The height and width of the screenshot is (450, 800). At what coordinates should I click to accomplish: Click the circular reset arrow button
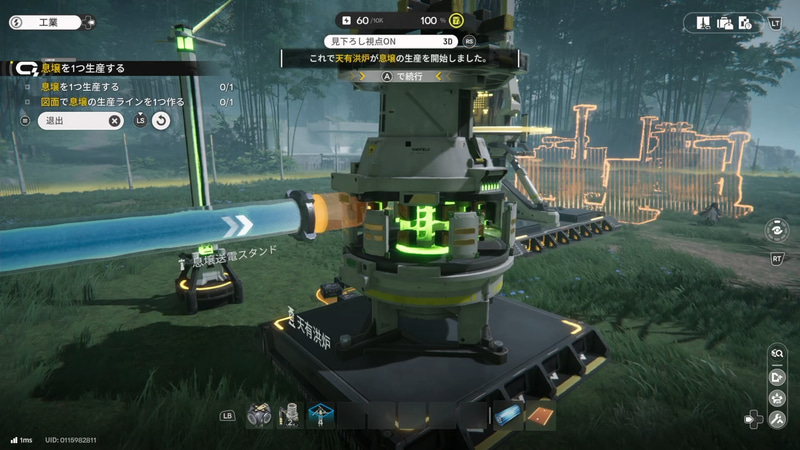tap(161, 120)
